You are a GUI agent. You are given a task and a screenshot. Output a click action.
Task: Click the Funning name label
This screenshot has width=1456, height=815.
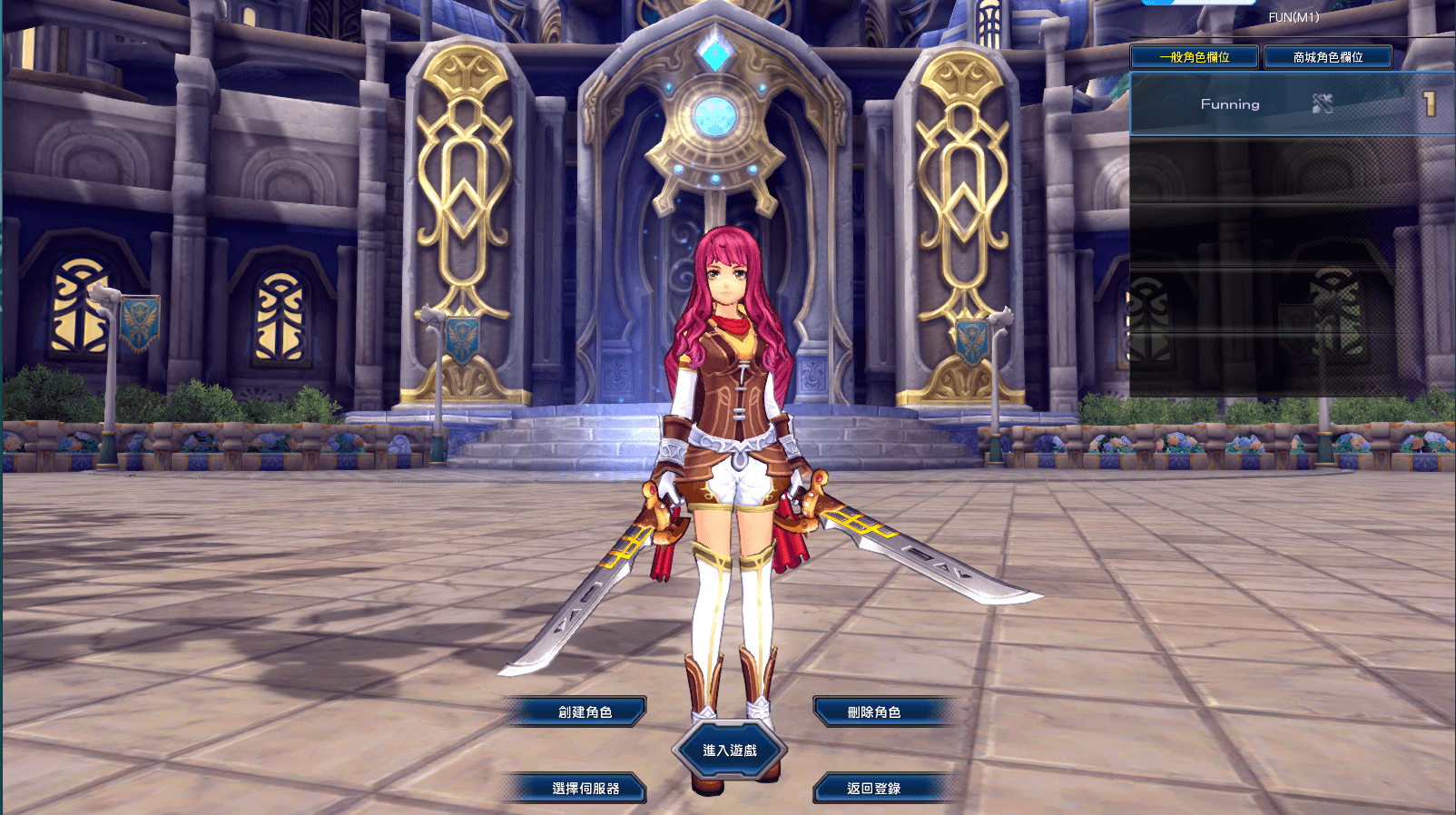coord(1231,104)
